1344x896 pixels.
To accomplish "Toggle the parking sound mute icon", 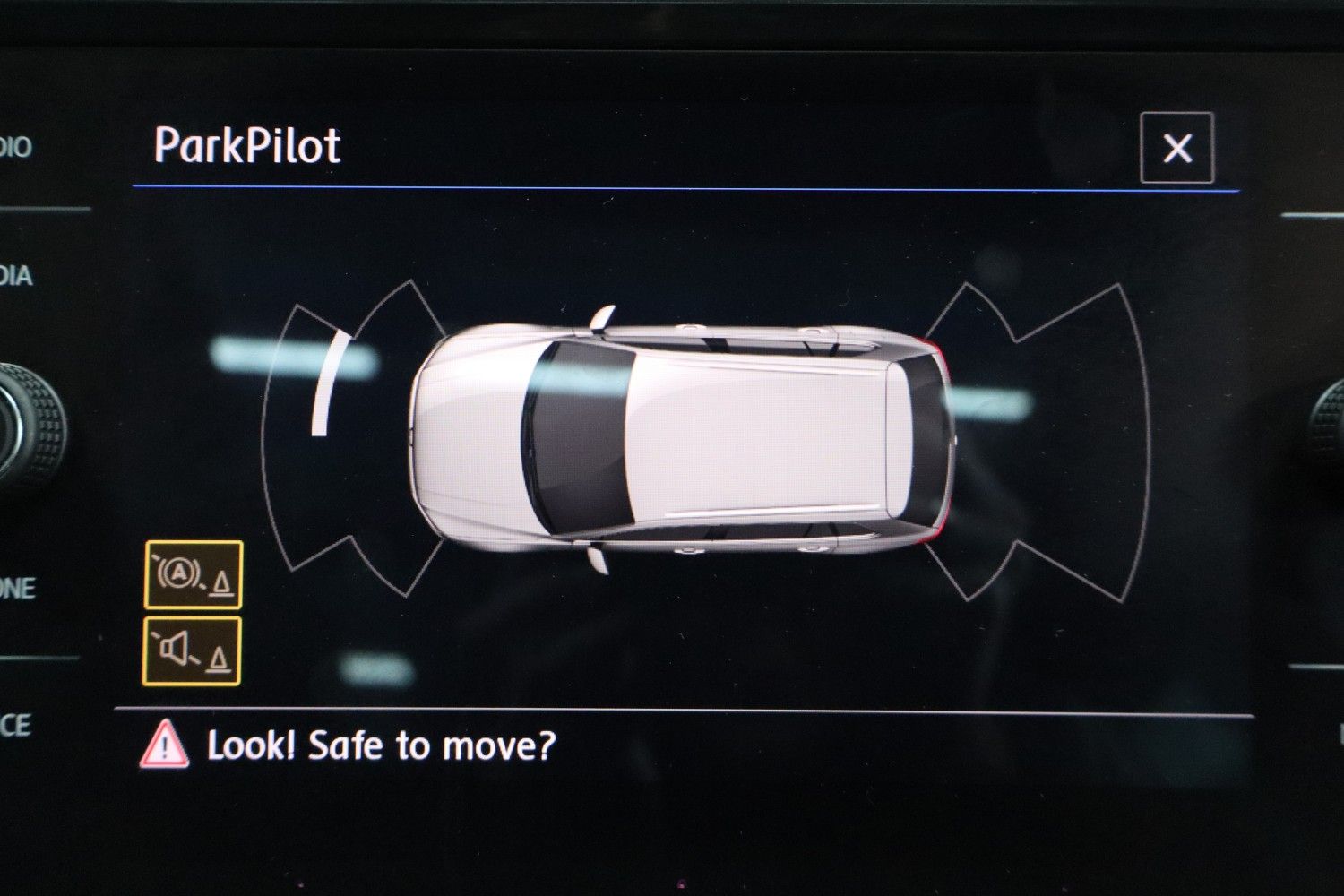I will (x=192, y=651).
